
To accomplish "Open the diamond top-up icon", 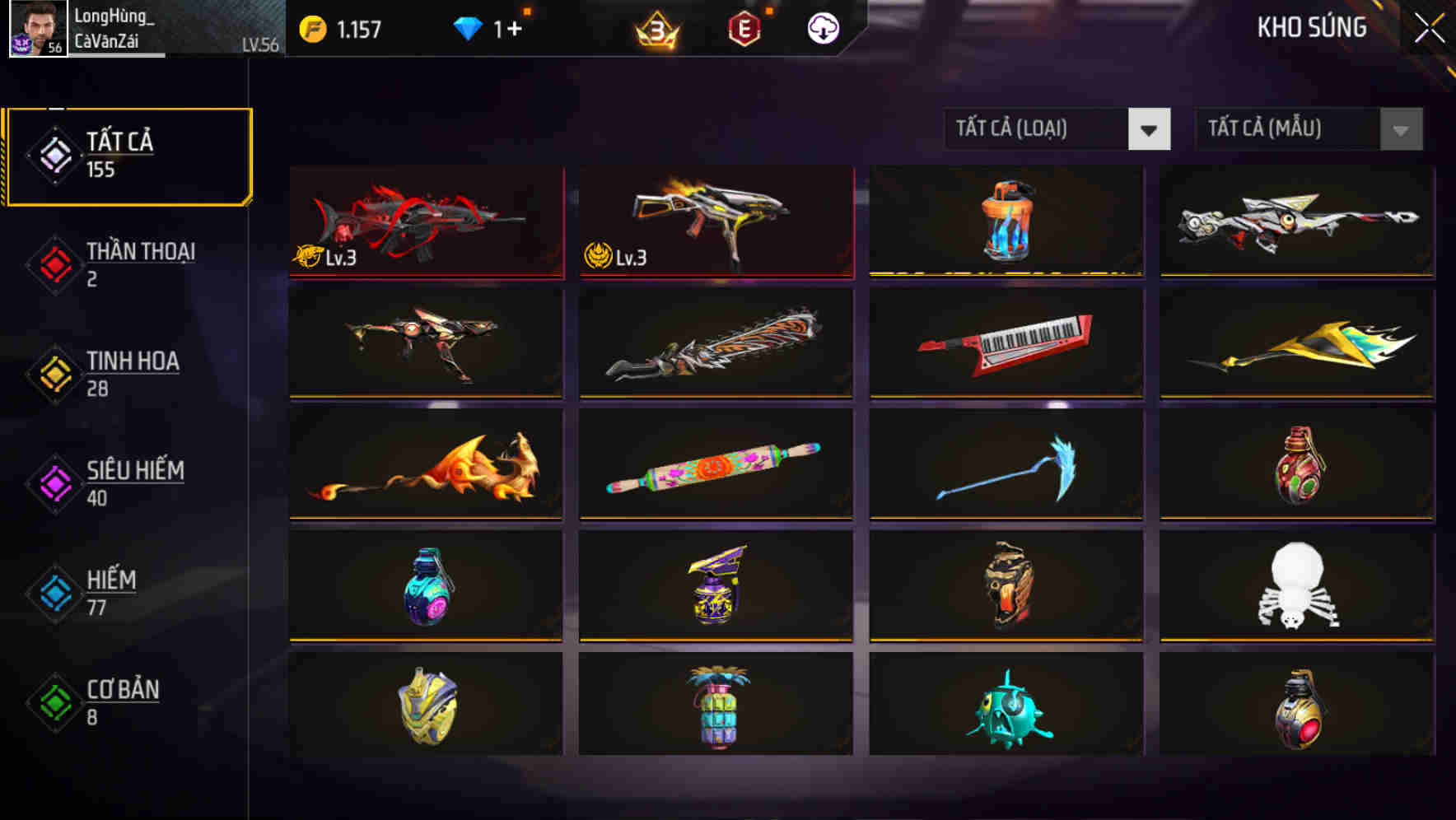I will coord(467,27).
